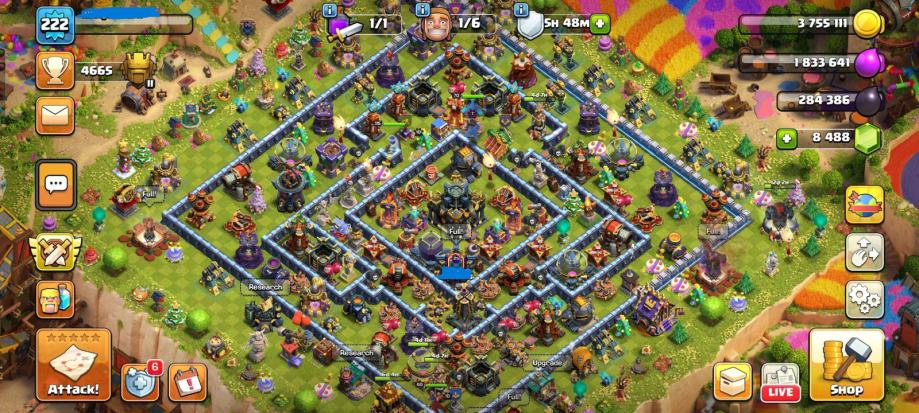Screen dimensions: 919x413
Task: Open the rainbow scenery icon
Action: (863, 203)
